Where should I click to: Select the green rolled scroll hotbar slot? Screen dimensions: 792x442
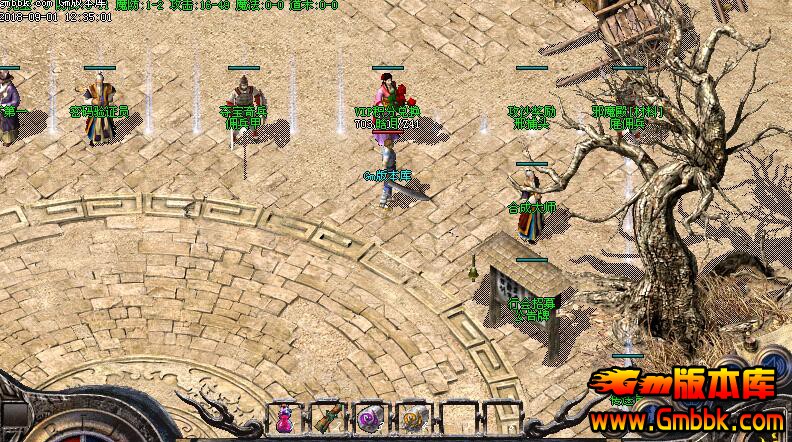pos(327,418)
